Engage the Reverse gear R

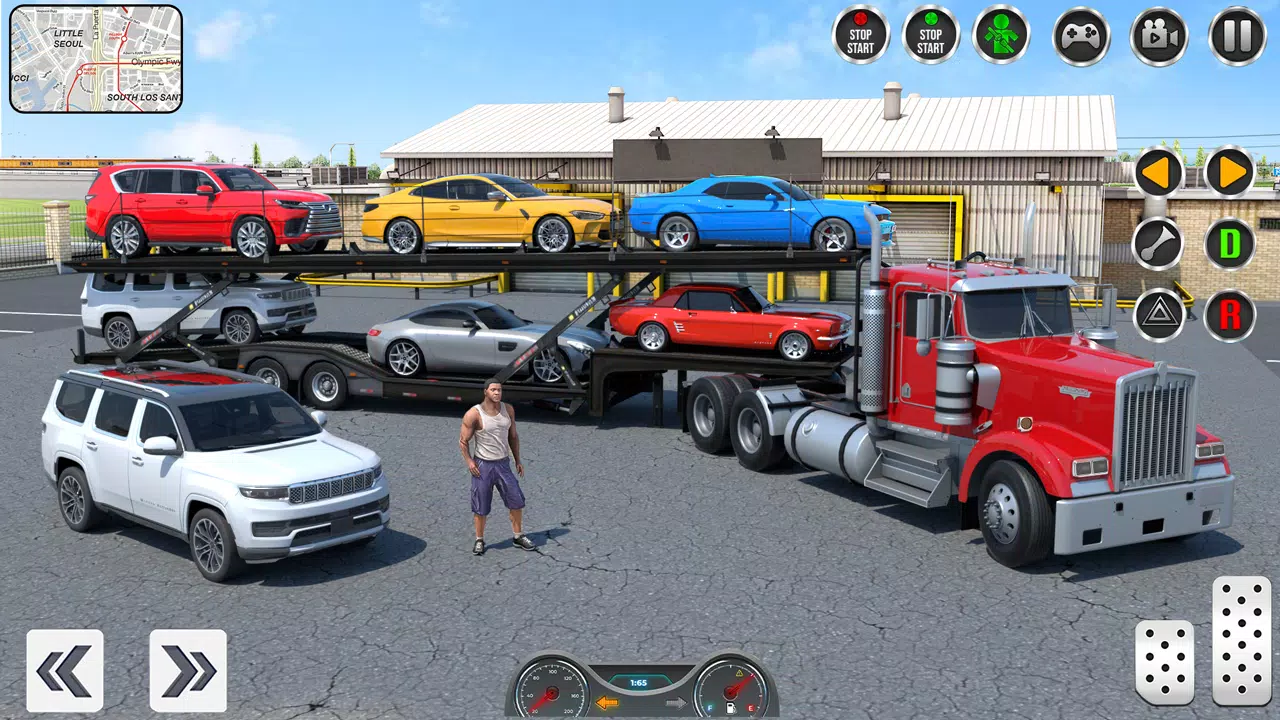(1231, 316)
